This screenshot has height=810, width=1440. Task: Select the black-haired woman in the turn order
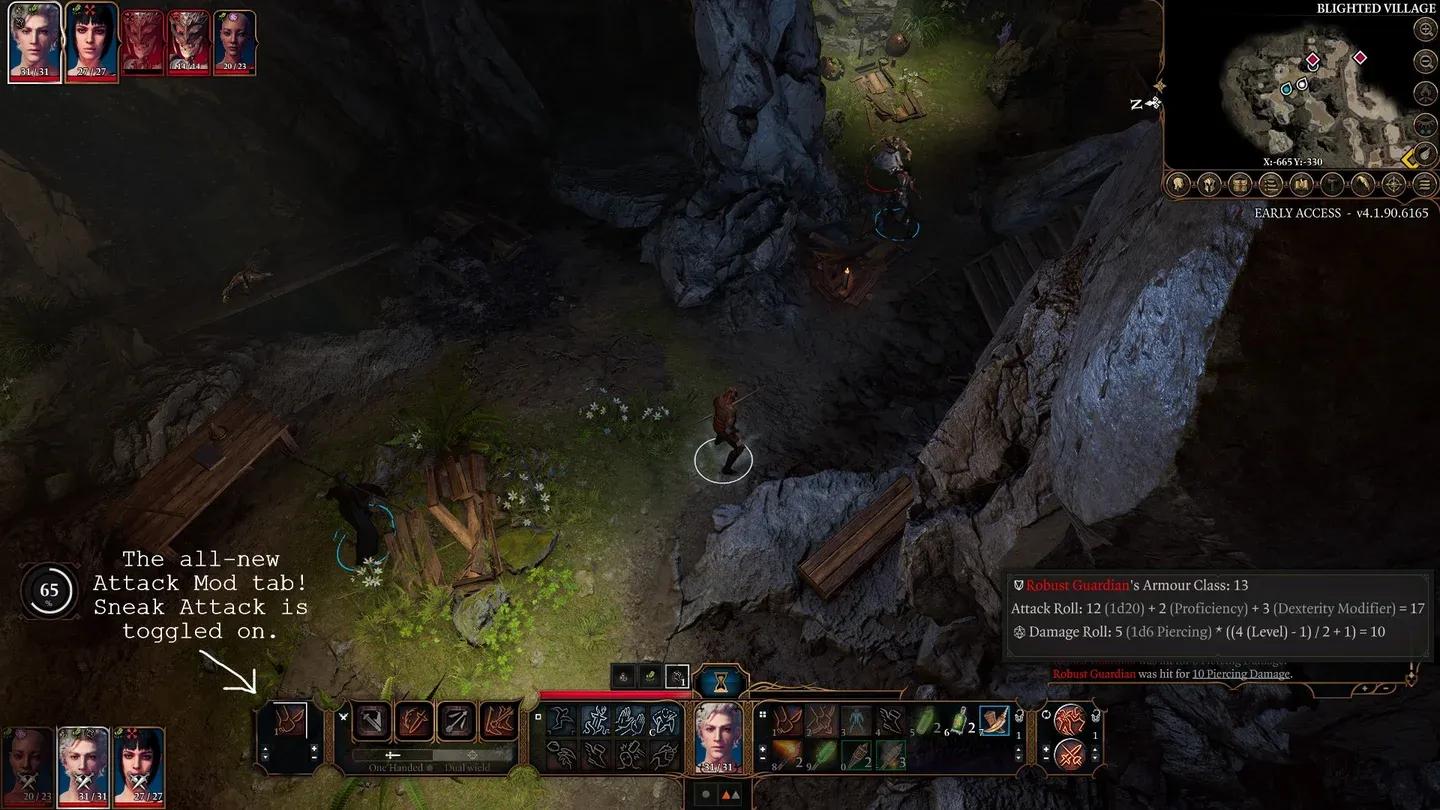(91, 41)
